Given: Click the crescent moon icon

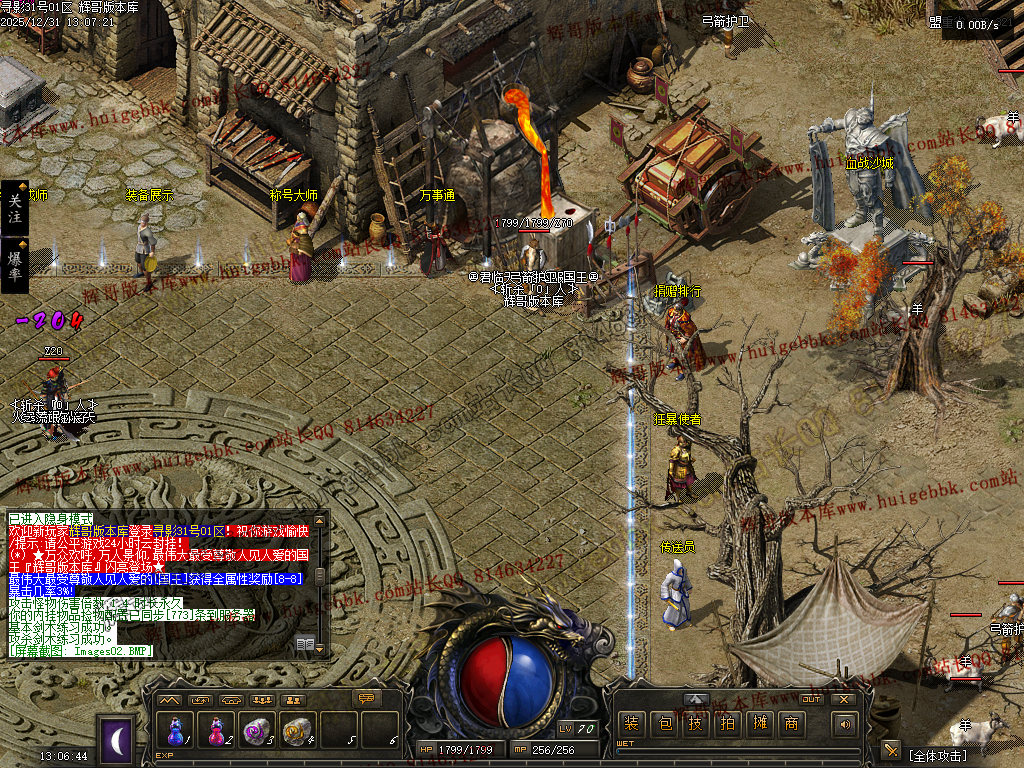Looking at the screenshot, I should pos(116,740).
